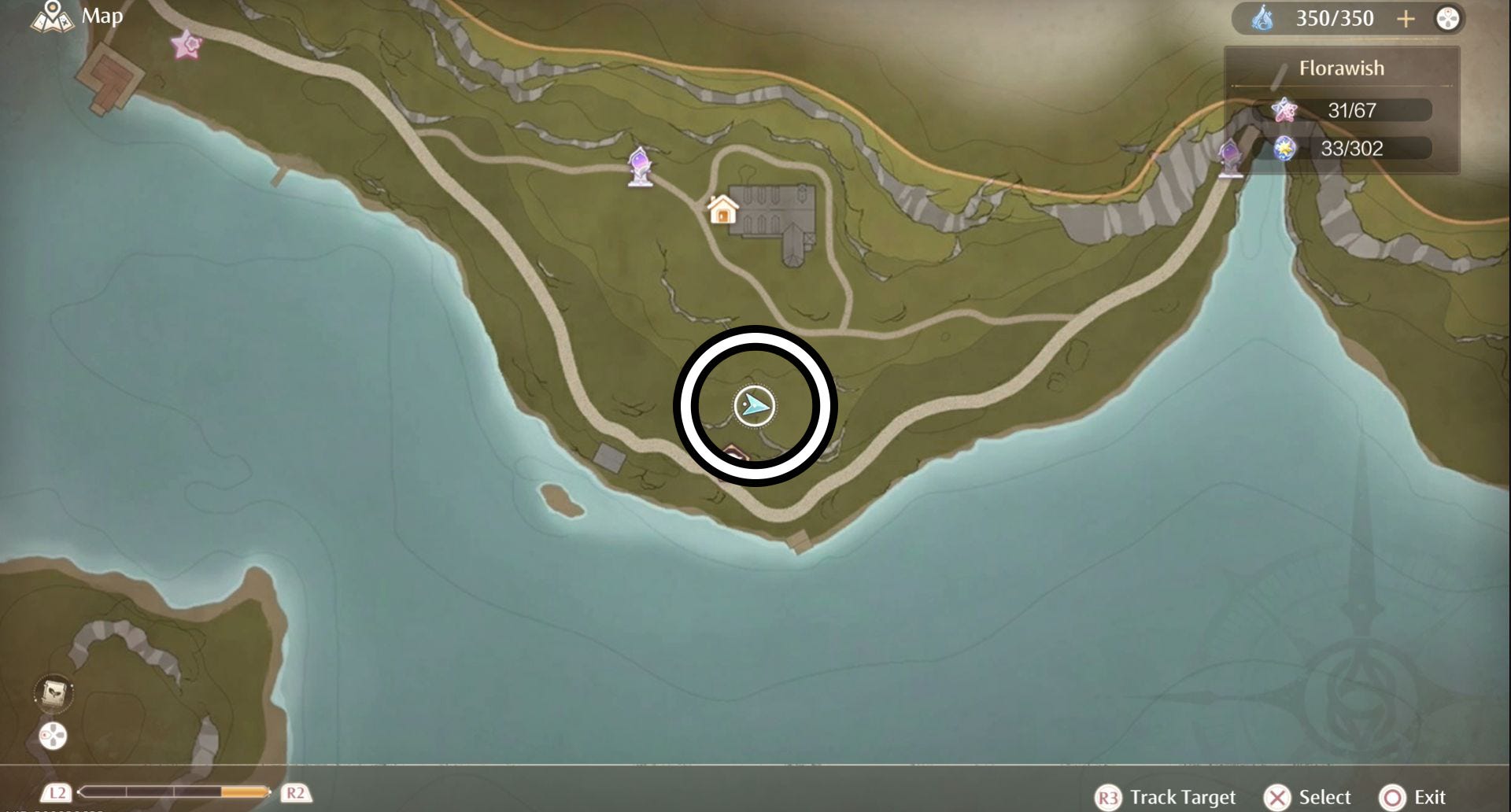Click the controller icon below the scroll
The height and width of the screenshot is (812, 1511).
coord(53,736)
